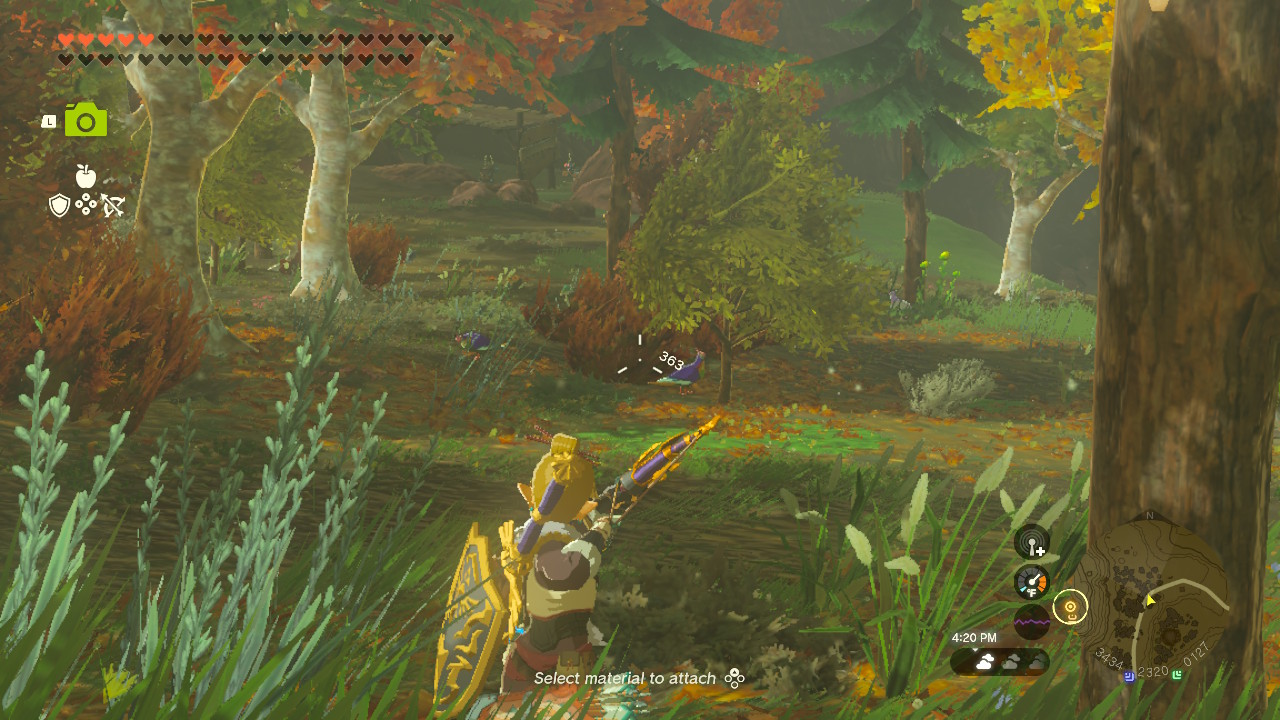Click the purple-wave noise meter
This screenshot has height=720, width=1280.
click(1032, 621)
